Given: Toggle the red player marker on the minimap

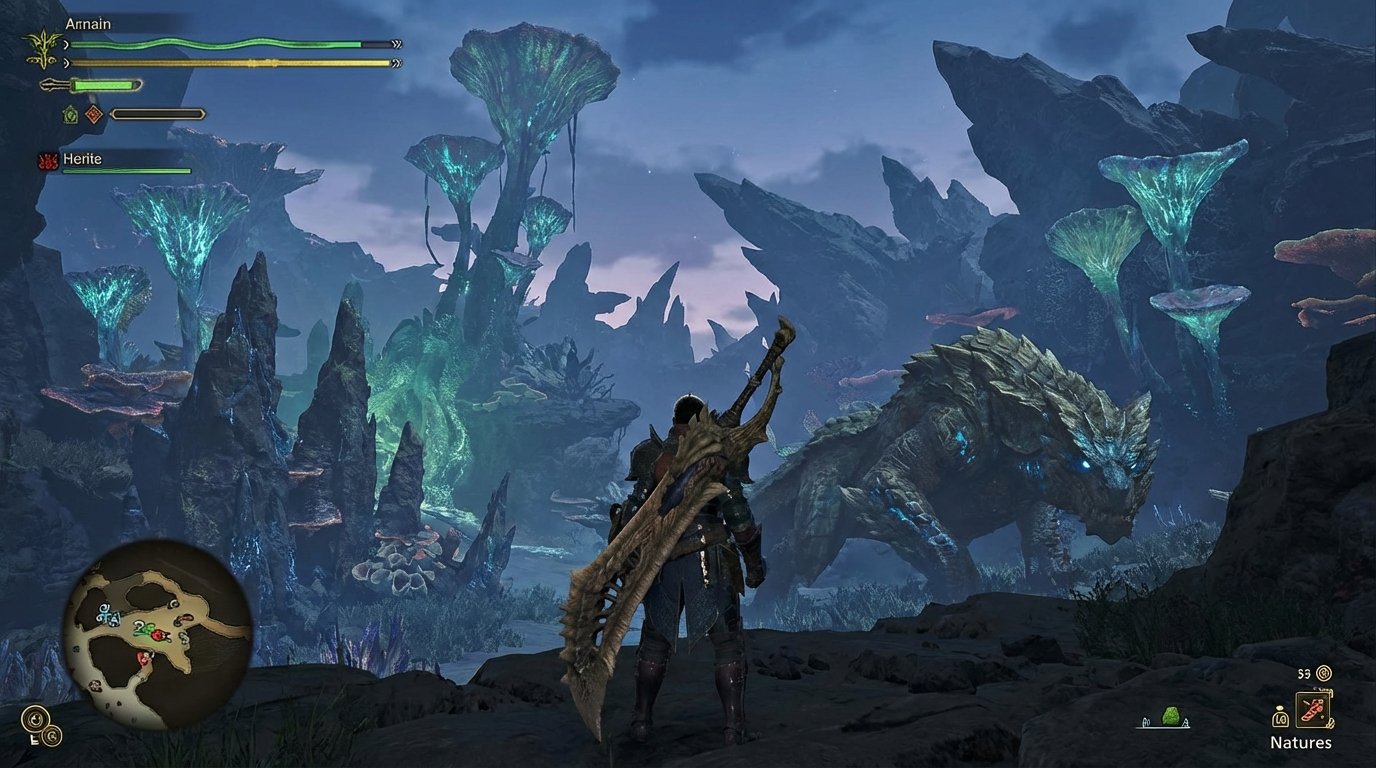Looking at the screenshot, I should point(144,658).
